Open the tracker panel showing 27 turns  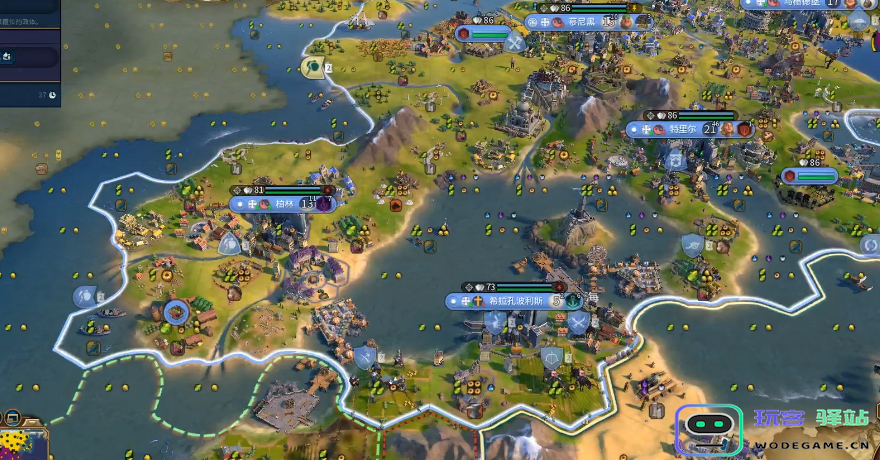[30, 95]
